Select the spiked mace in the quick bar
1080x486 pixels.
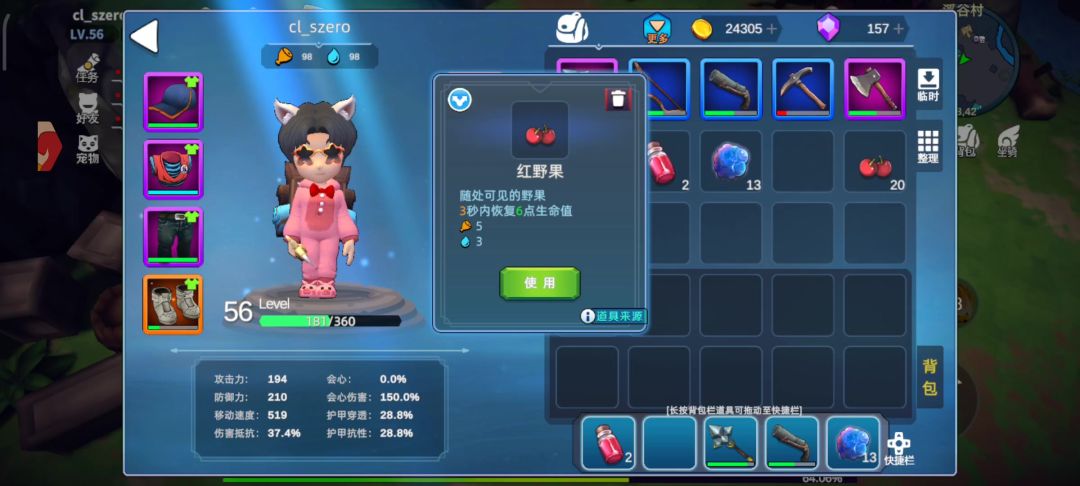point(731,443)
